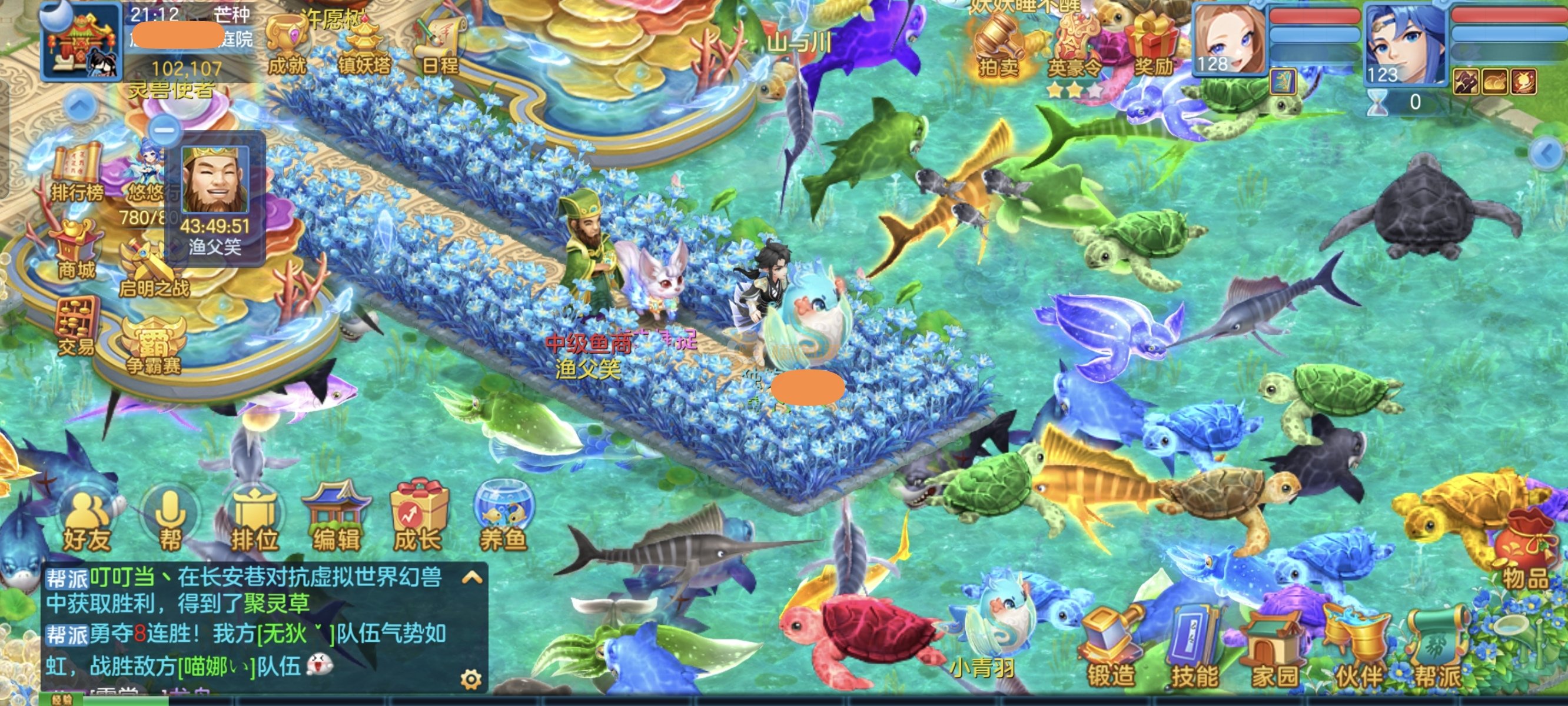Open the 交易 trade abacus icon
Viewport: 1568px width, 706px height.
click(76, 325)
